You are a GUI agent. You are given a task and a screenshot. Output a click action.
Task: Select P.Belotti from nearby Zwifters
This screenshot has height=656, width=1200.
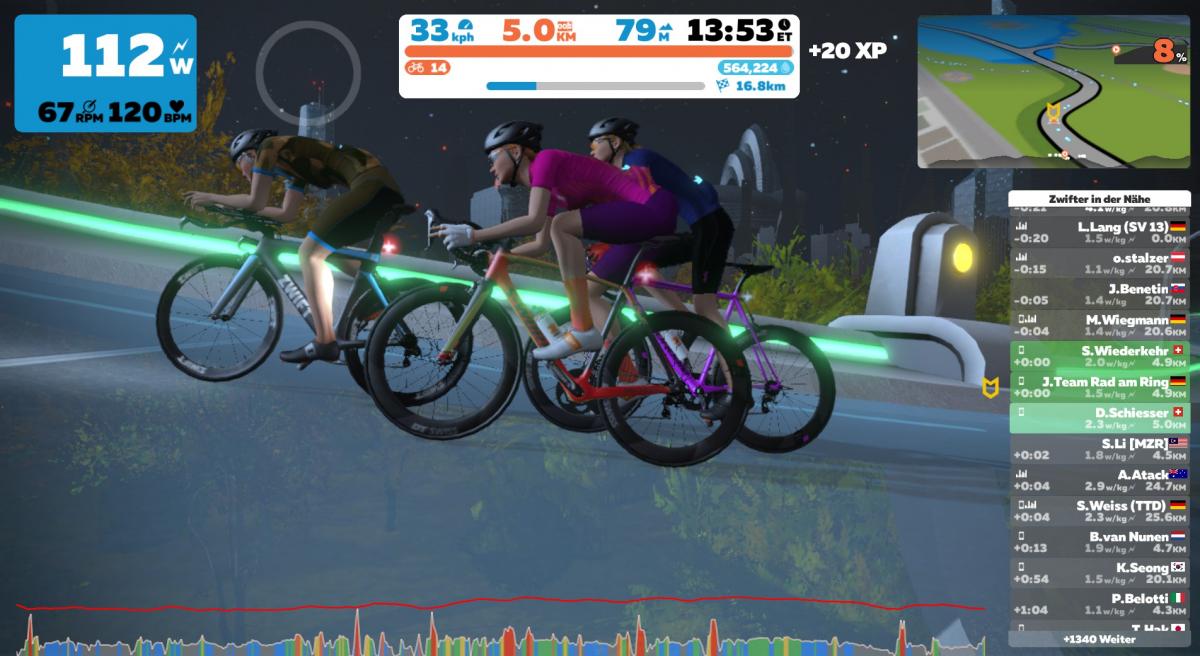(x=1099, y=604)
